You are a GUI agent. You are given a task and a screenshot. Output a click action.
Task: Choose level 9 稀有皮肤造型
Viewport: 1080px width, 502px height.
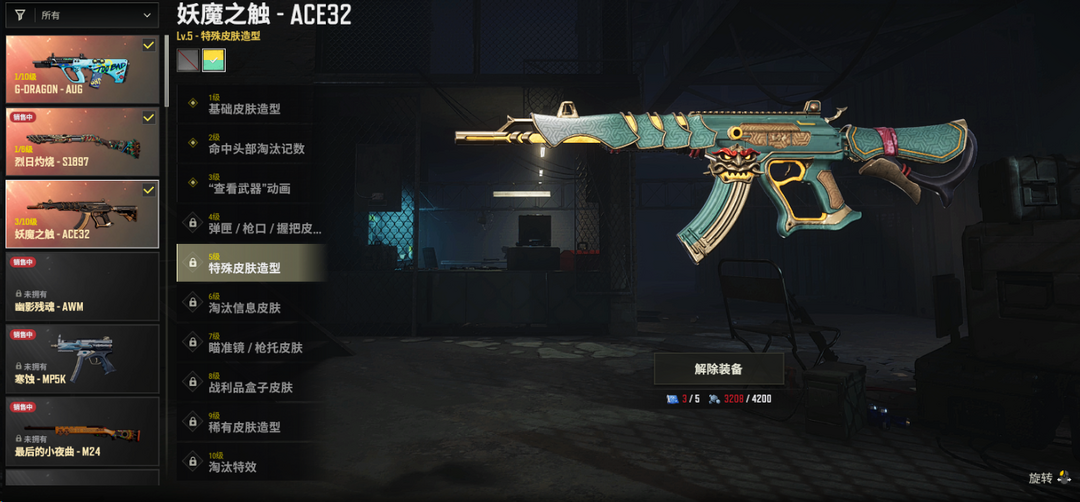click(250, 422)
